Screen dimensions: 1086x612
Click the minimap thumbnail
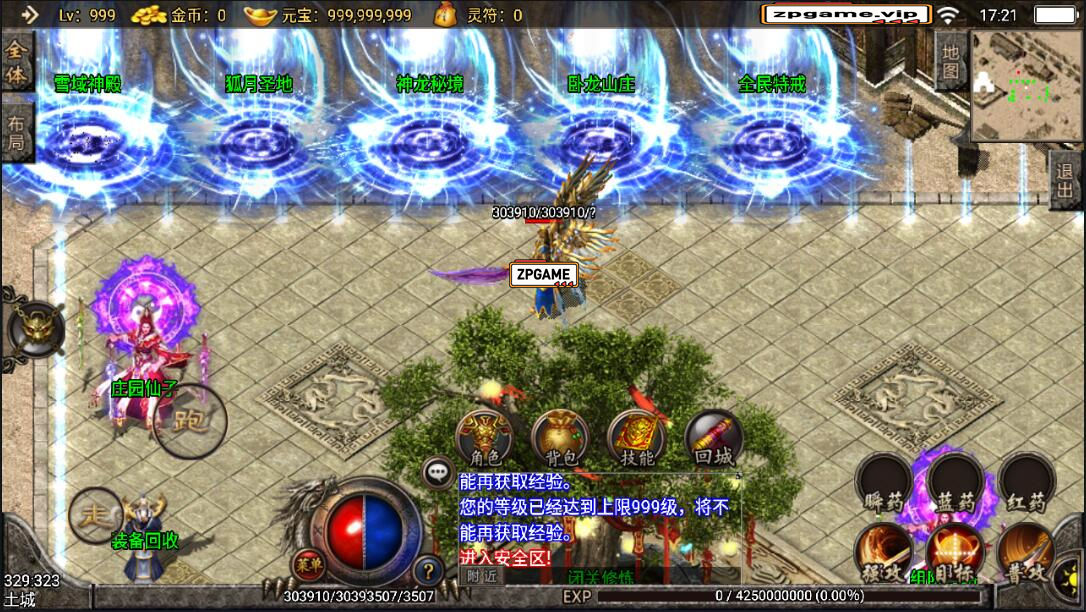[1027, 86]
